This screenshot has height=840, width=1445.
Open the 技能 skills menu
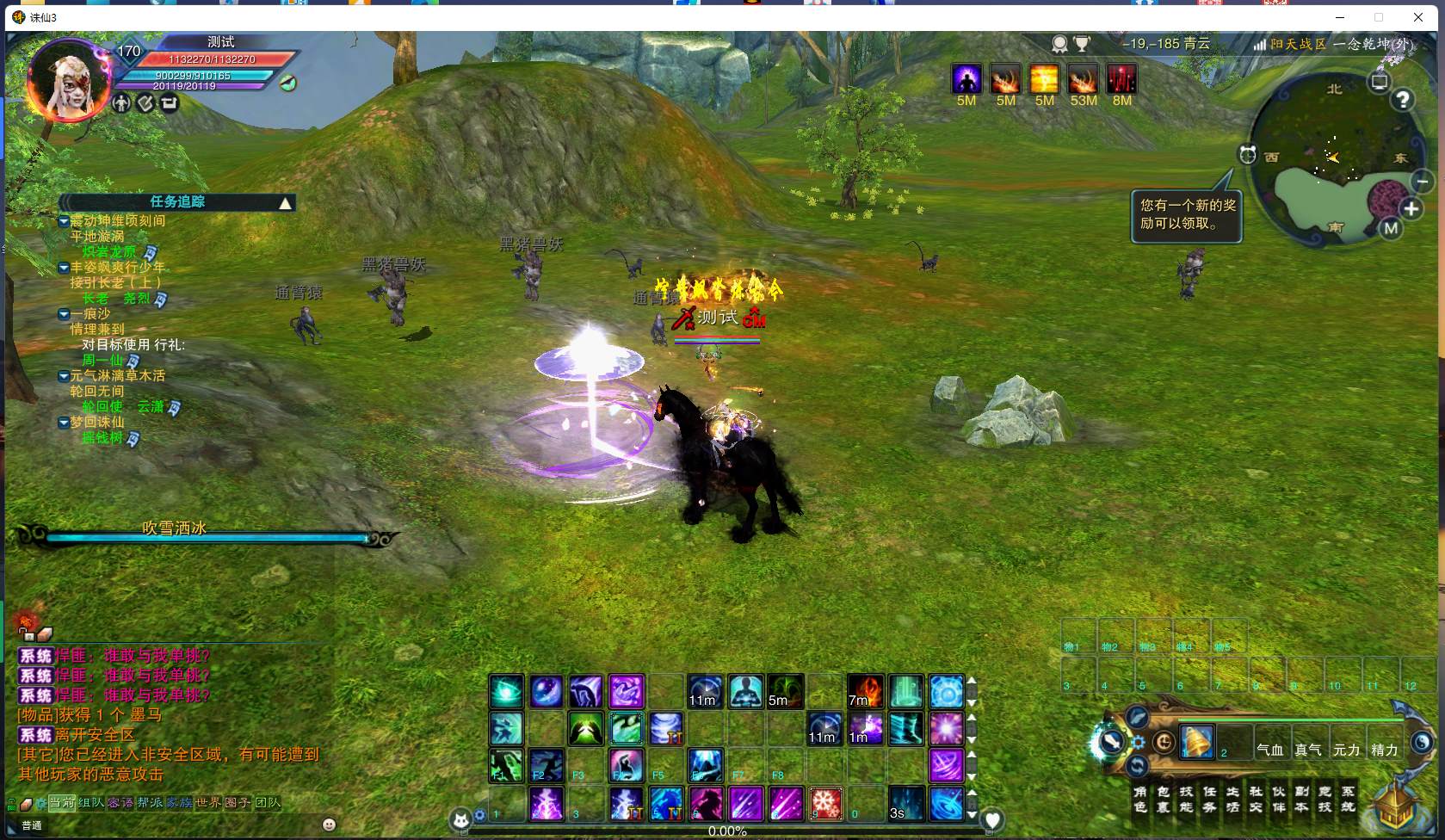[x=1186, y=799]
